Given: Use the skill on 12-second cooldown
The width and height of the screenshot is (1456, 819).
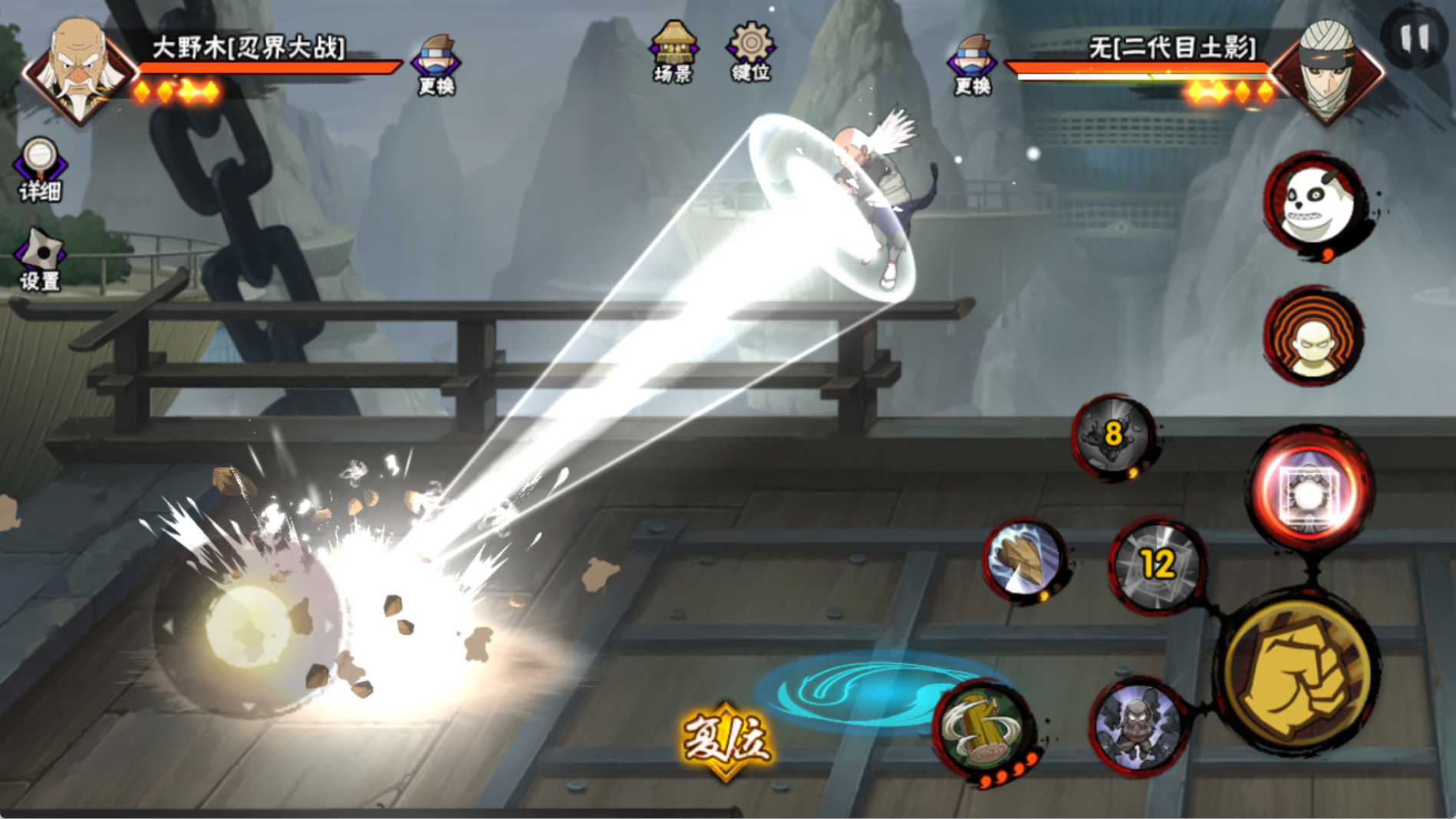Looking at the screenshot, I should click(1157, 565).
